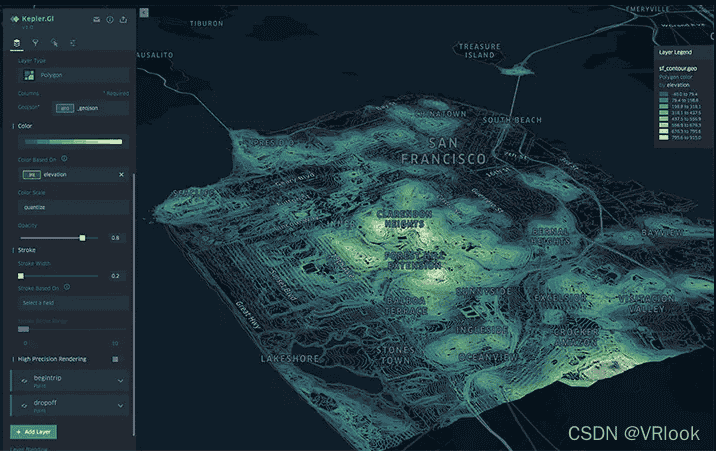Switch to the Filters funnel tab
The width and height of the screenshot is (716, 451).
click(x=35, y=43)
